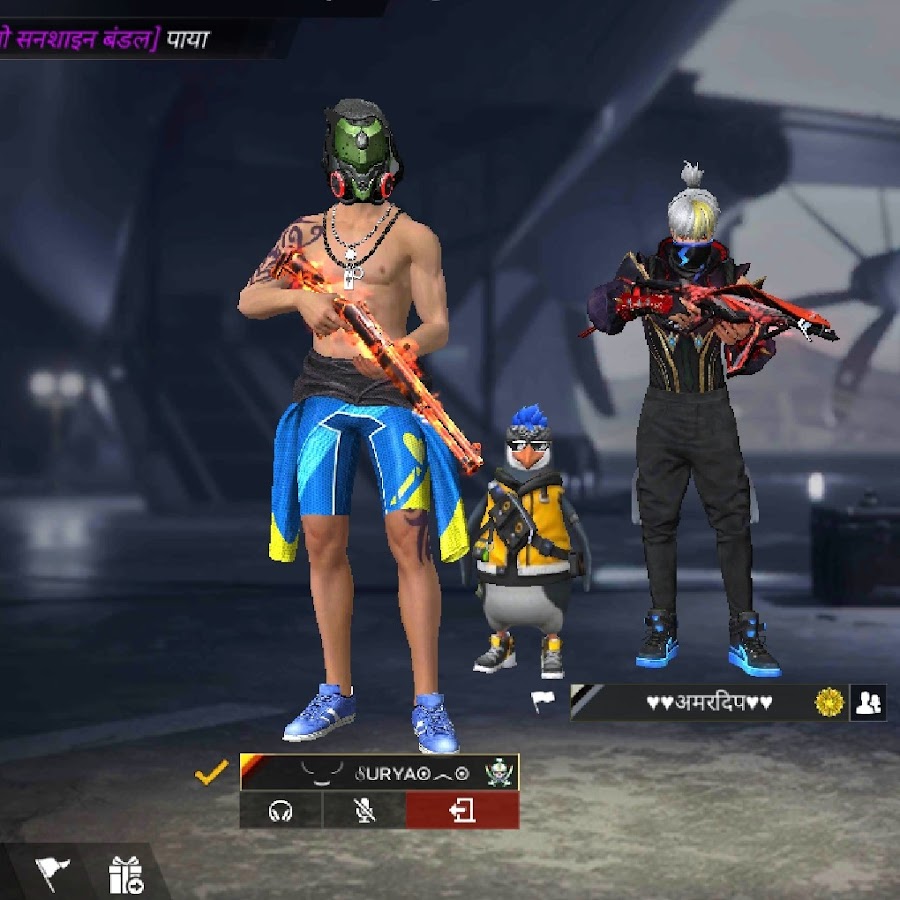
Task: Open the flag icon in bottom bar
Action: pyautogui.click(x=52, y=875)
